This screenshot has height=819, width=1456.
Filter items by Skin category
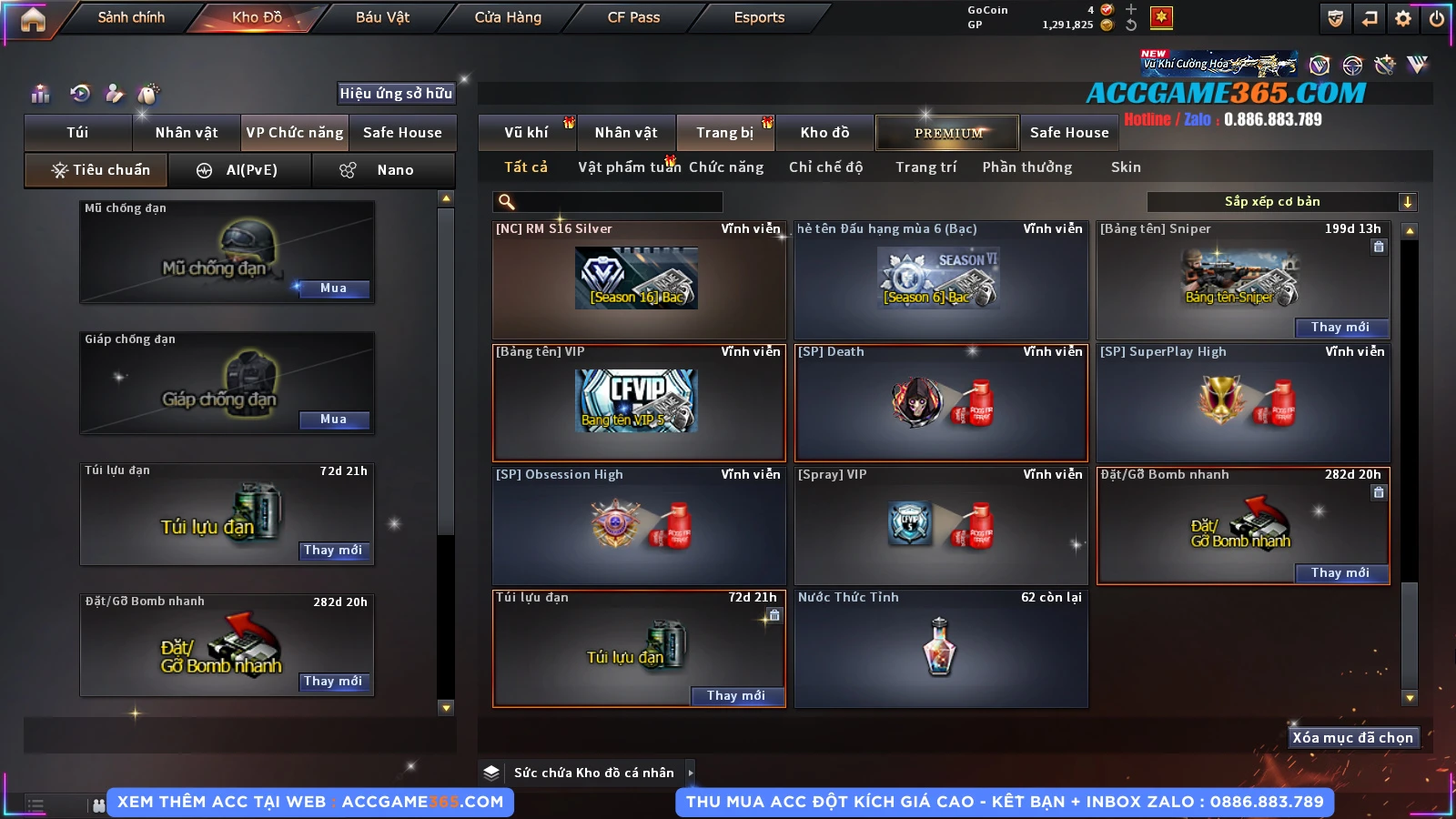1126,167
